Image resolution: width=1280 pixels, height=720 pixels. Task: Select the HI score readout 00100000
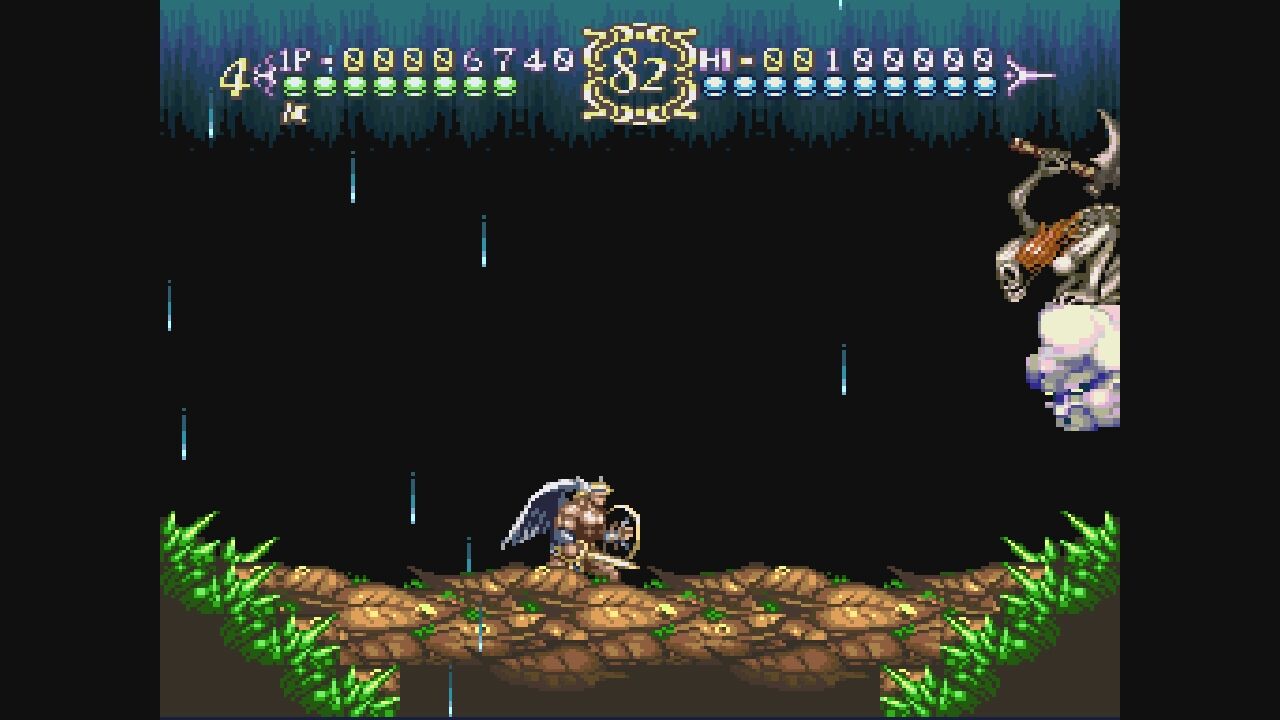pyautogui.click(x=880, y=62)
